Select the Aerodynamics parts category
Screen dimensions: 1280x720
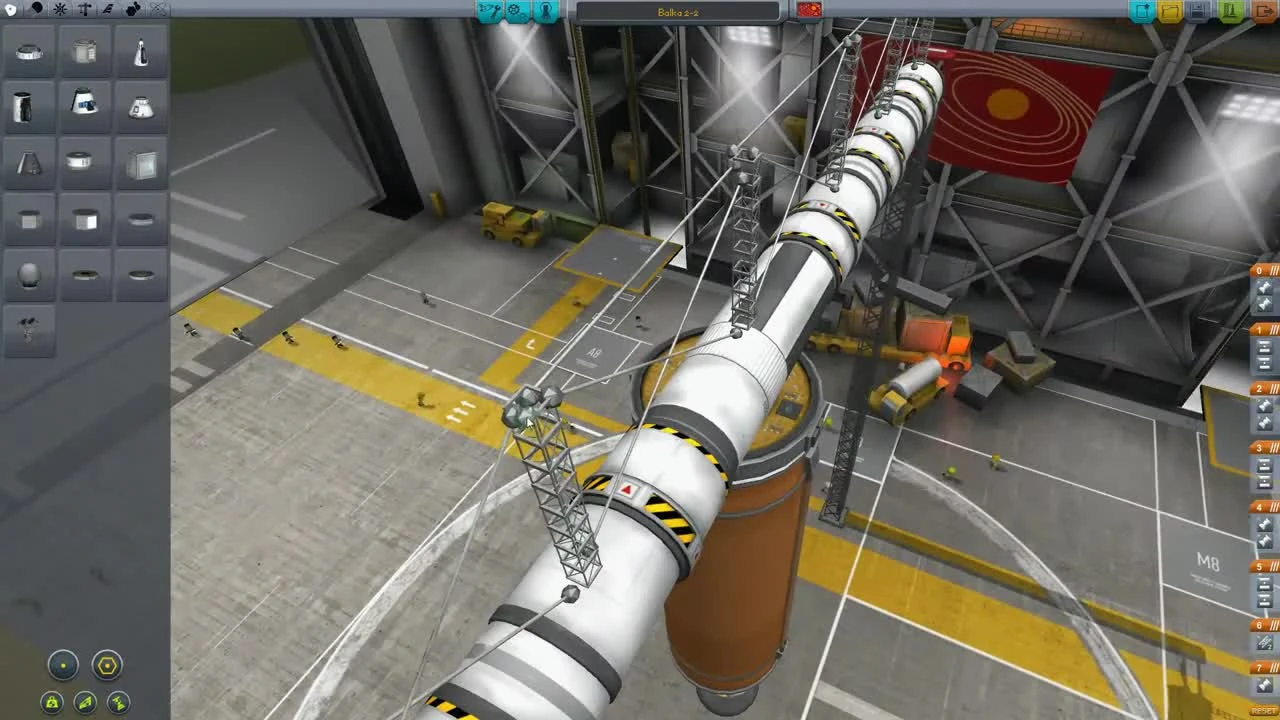pyautogui.click(x=108, y=10)
